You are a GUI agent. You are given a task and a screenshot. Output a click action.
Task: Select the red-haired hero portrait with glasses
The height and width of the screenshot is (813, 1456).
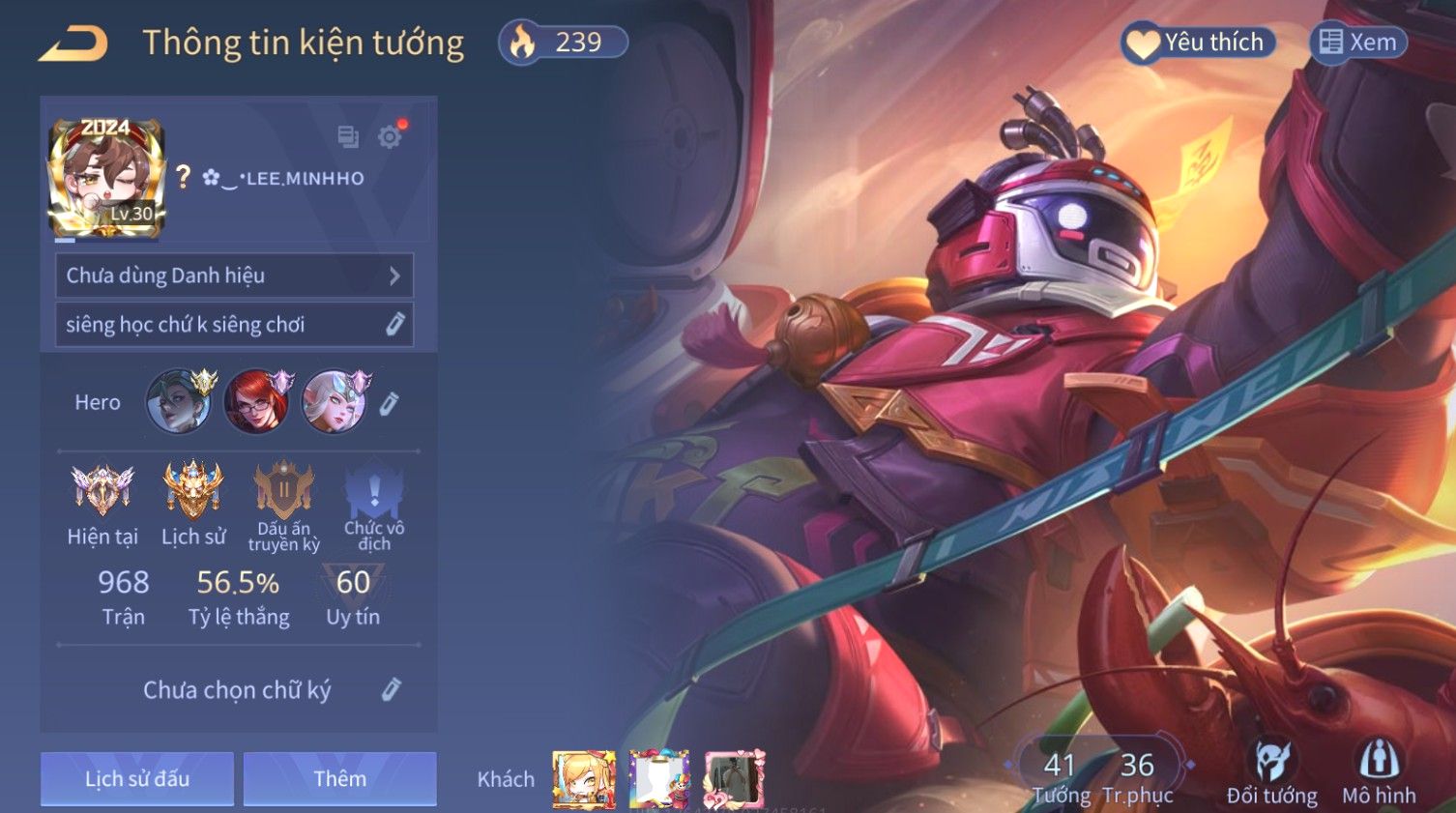[257, 401]
